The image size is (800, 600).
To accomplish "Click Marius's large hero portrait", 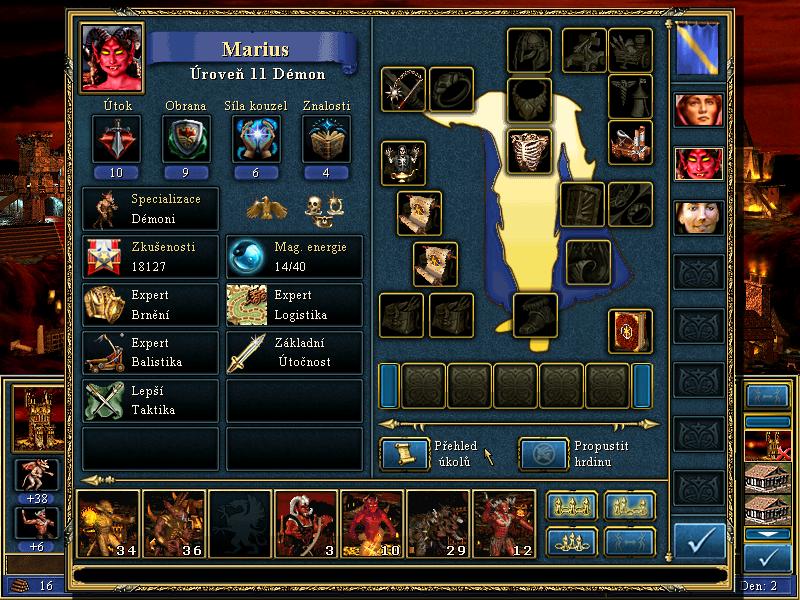I will (x=111, y=58).
